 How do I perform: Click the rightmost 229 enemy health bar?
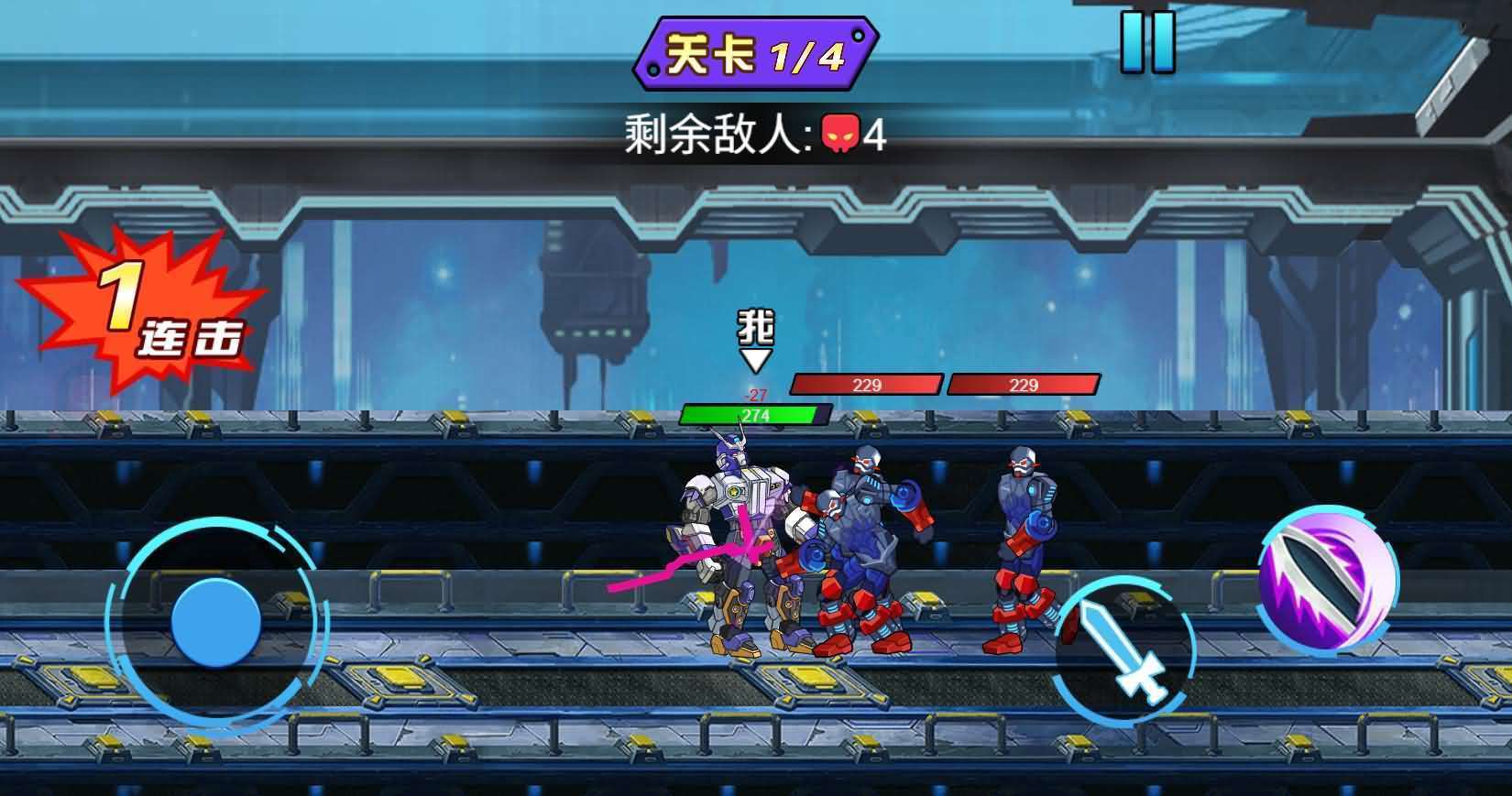click(1024, 382)
